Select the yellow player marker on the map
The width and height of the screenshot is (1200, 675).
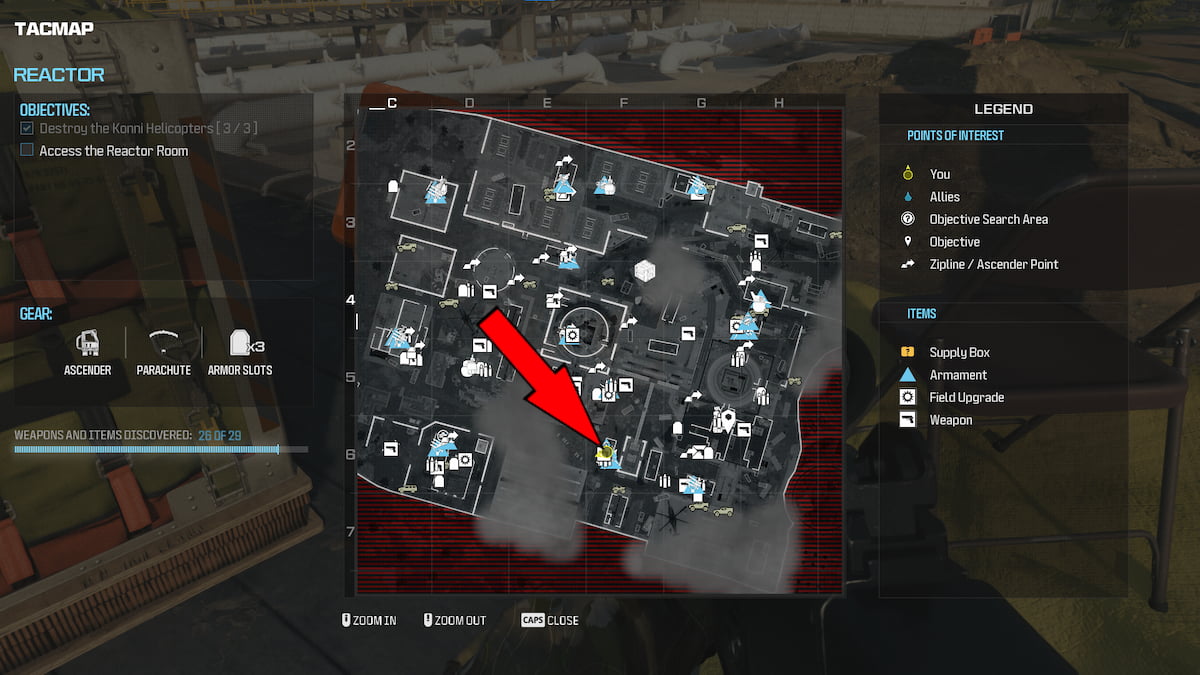[603, 453]
